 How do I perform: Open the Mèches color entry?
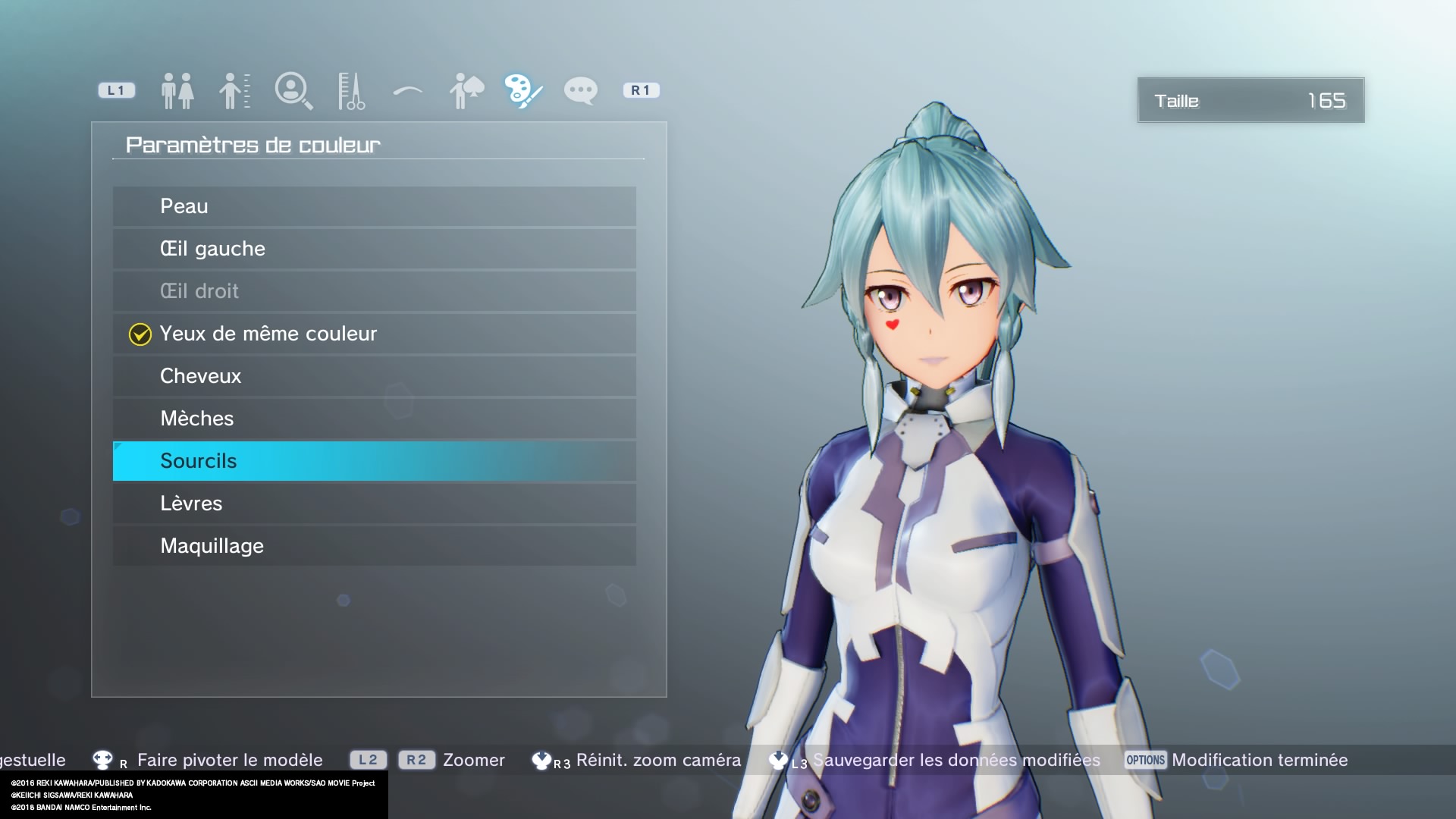pyautogui.click(x=374, y=419)
